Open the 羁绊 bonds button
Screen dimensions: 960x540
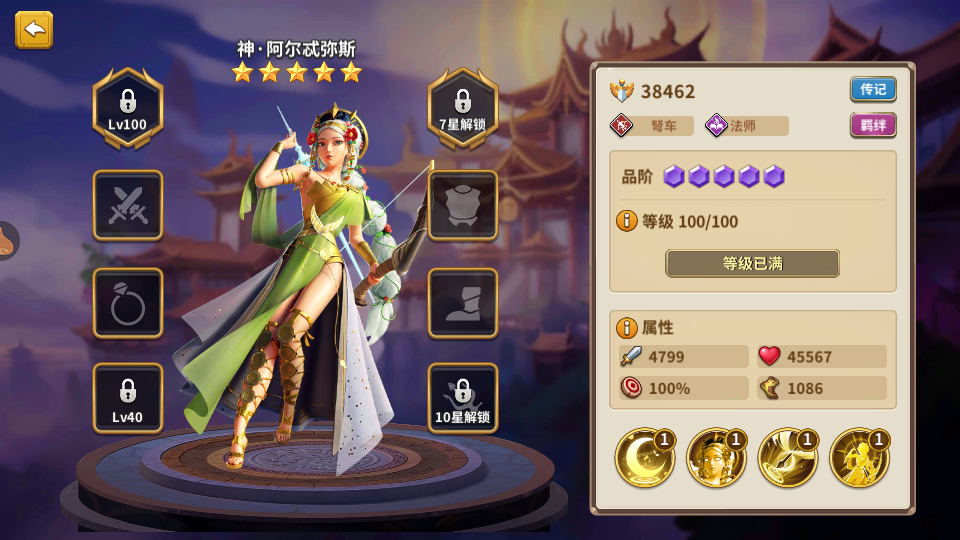click(x=873, y=125)
